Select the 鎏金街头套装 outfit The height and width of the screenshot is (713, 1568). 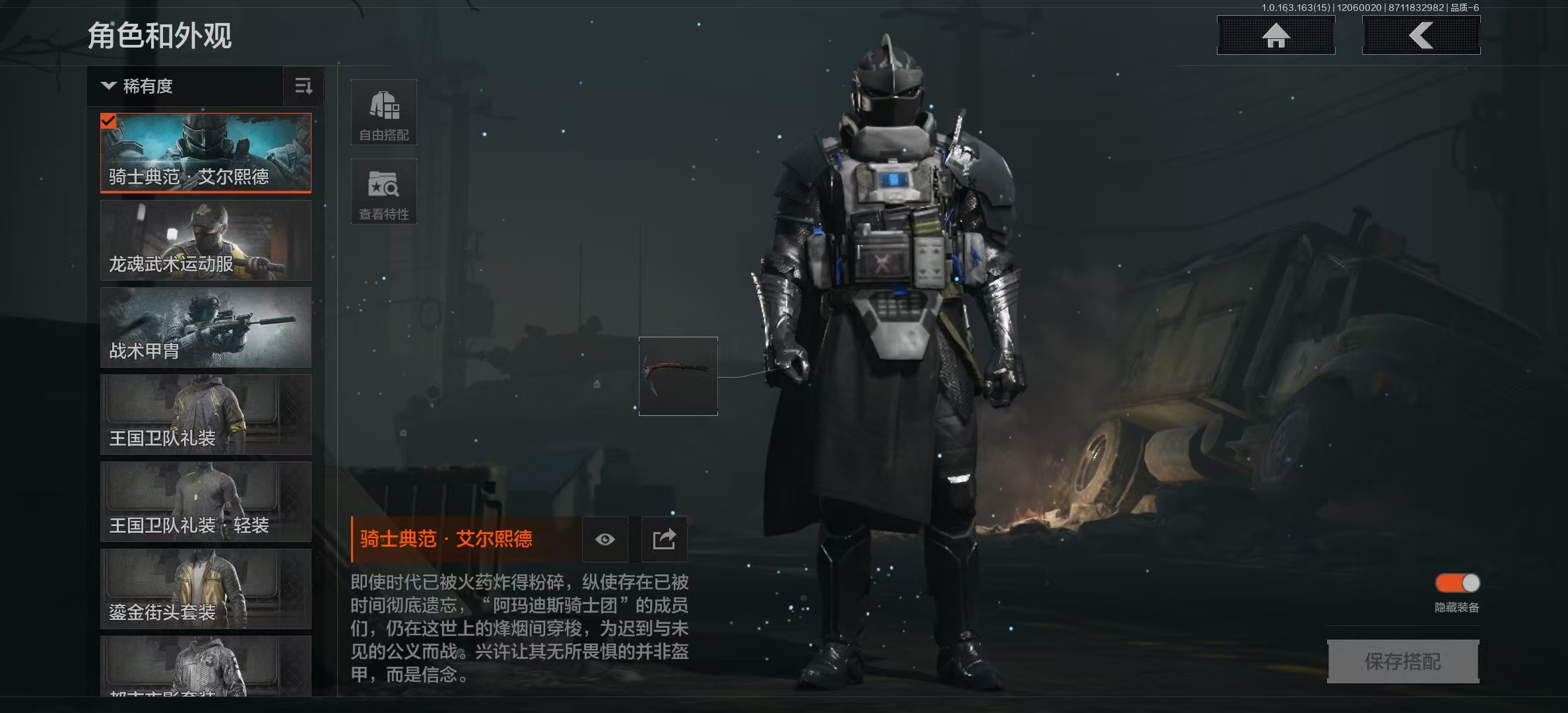(206, 589)
